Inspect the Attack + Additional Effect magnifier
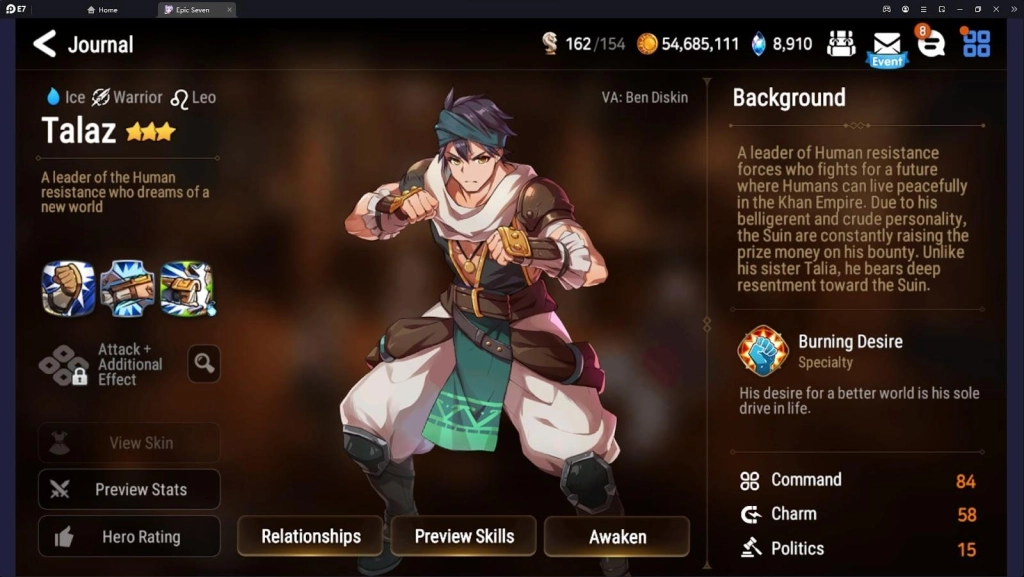Viewport: 1024px width, 577px height. 204,364
